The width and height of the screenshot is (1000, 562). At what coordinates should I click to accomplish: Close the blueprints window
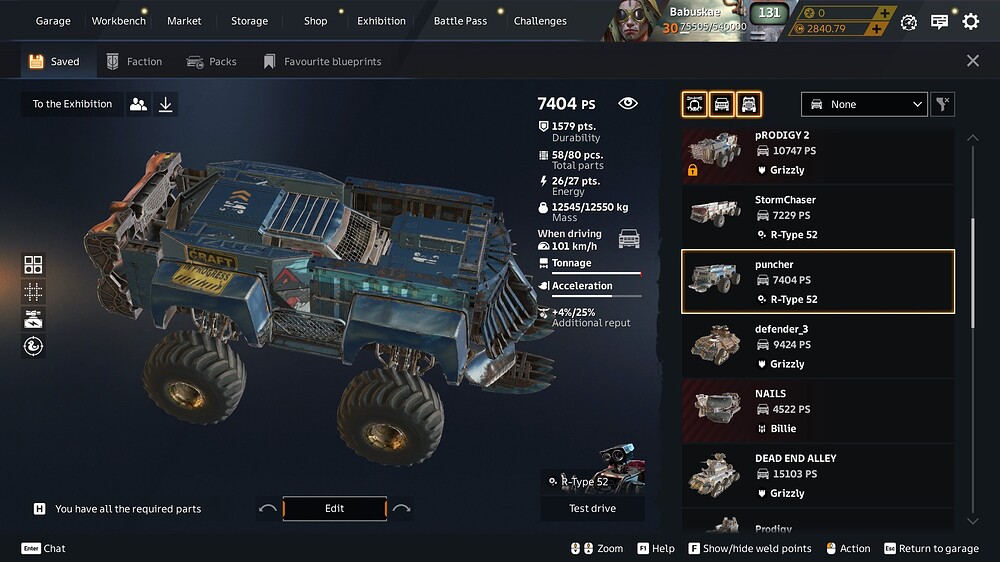[973, 61]
